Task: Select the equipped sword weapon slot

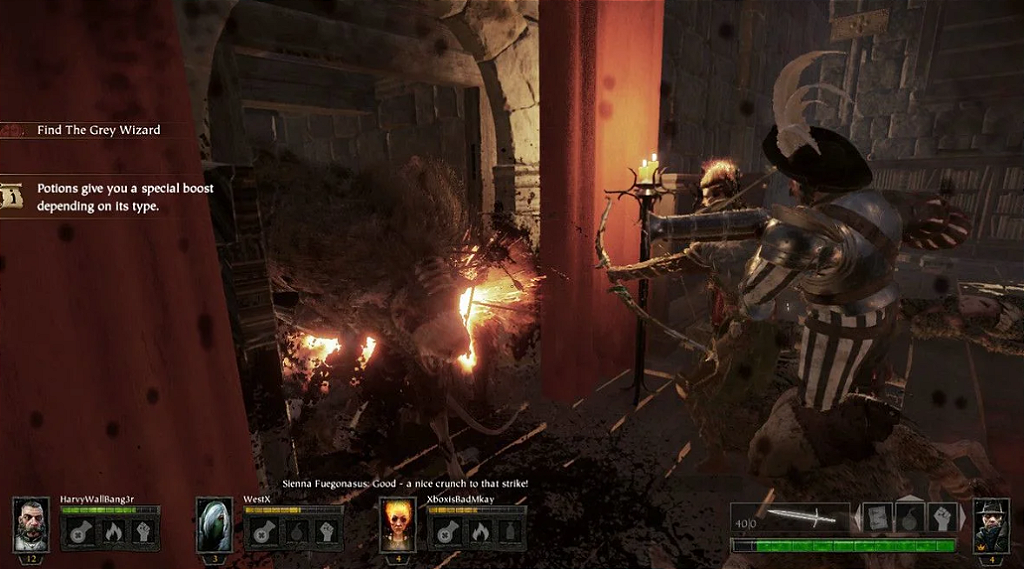Action: [x=802, y=518]
